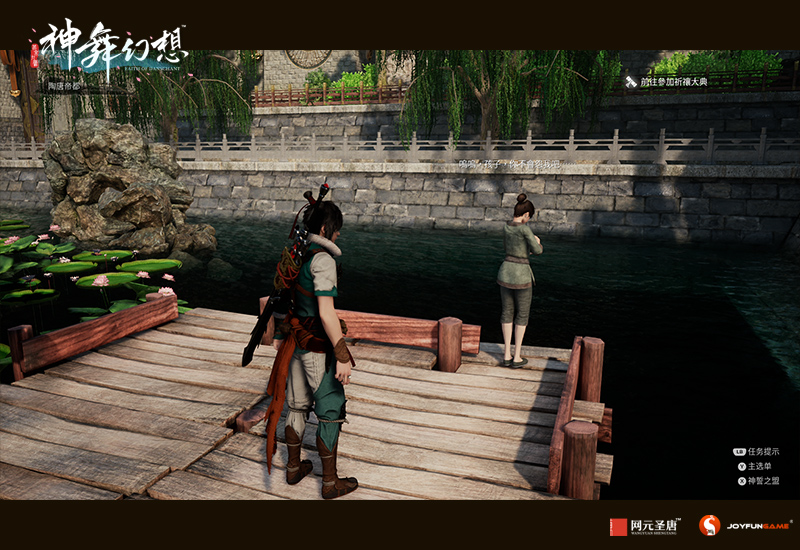The height and width of the screenshot is (550, 800).
Task: Click the 任务提示 quest hint label
Action: click(x=762, y=452)
